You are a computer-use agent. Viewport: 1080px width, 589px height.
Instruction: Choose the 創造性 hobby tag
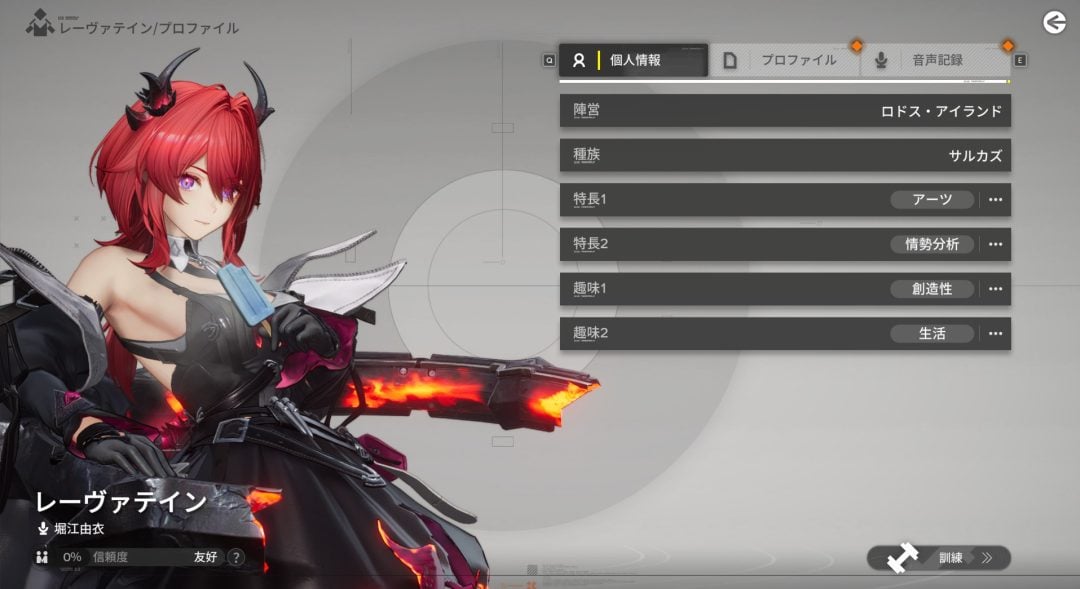tap(932, 289)
